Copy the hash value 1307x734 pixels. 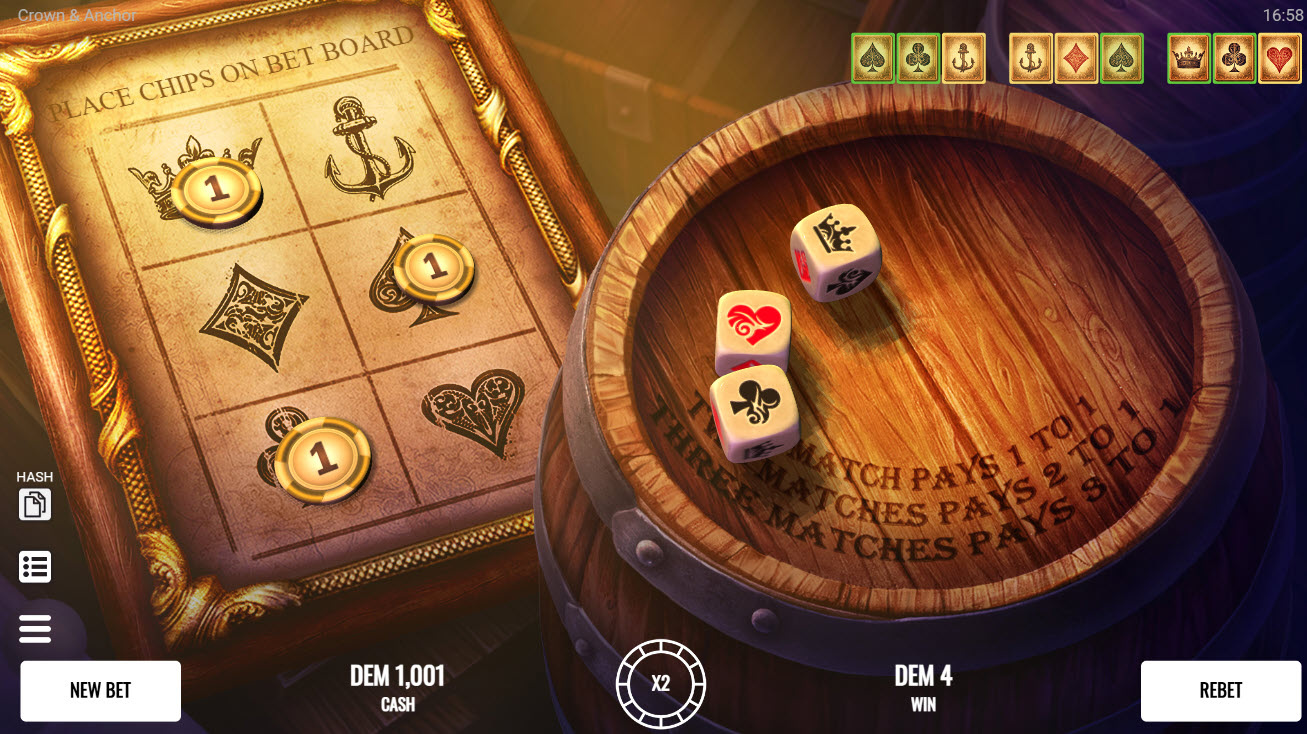click(35, 505)
